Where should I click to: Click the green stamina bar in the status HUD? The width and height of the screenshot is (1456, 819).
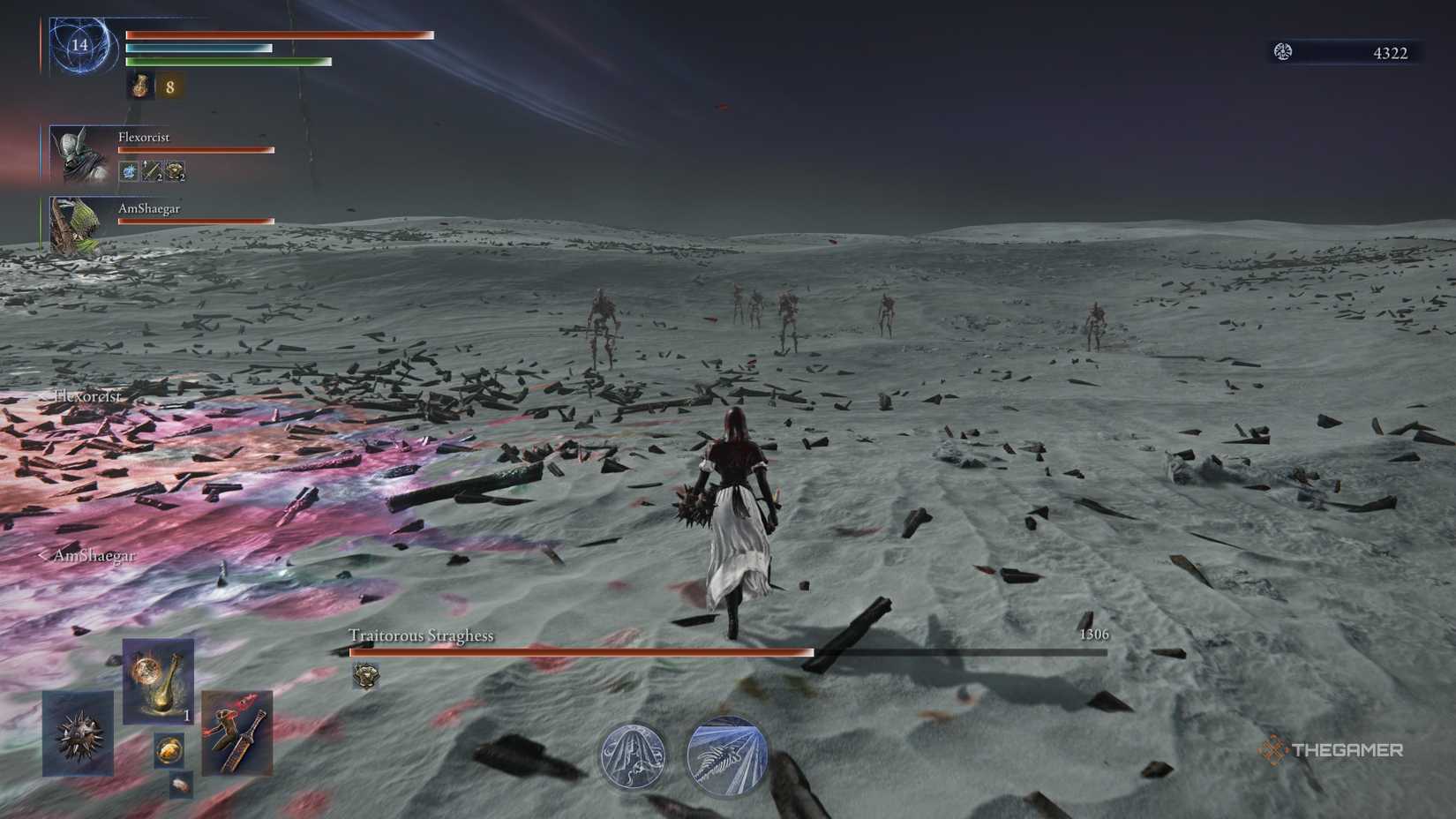(x=229, y=62)
